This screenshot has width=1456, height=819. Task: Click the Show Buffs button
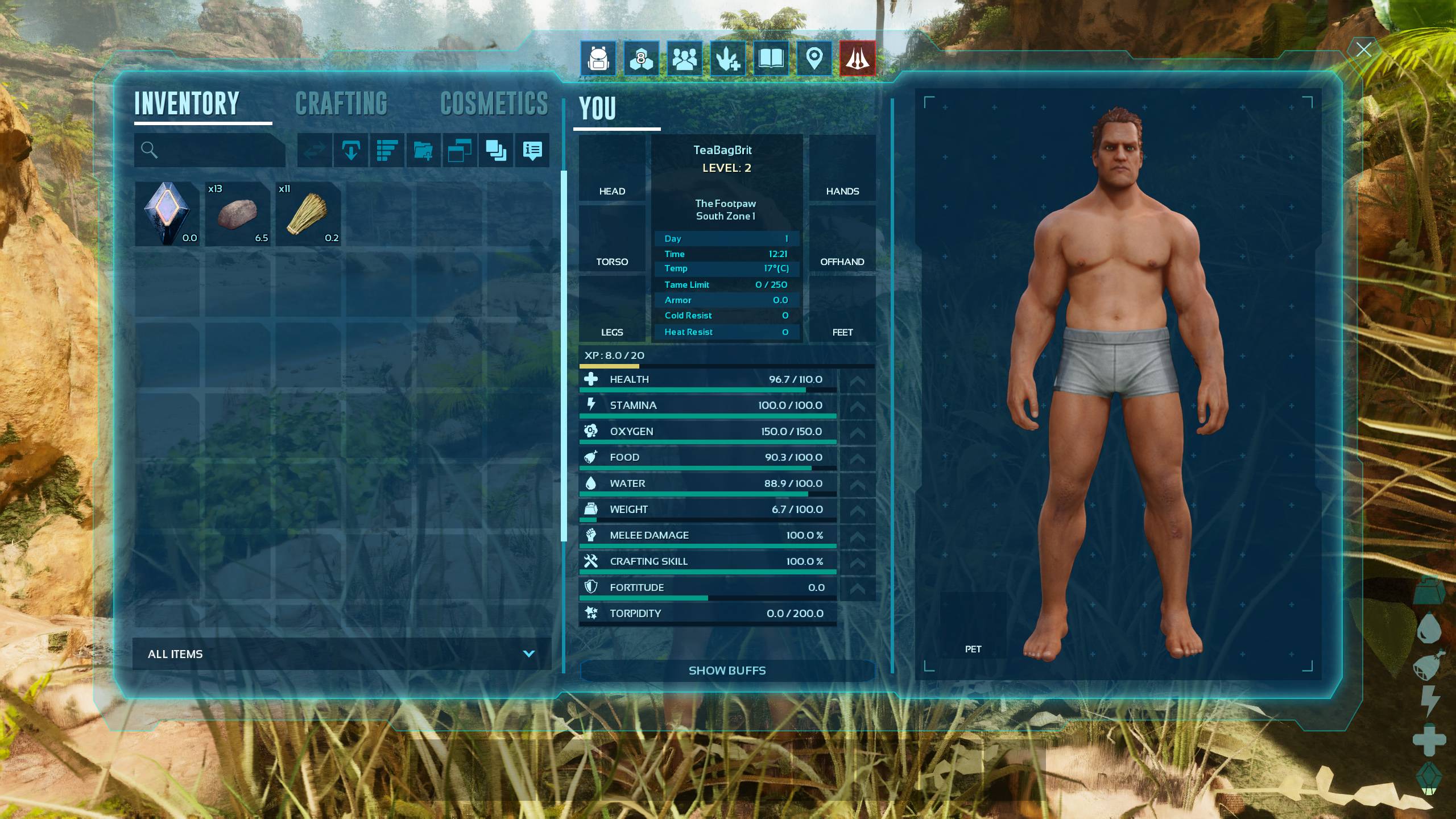click(727, 671)
